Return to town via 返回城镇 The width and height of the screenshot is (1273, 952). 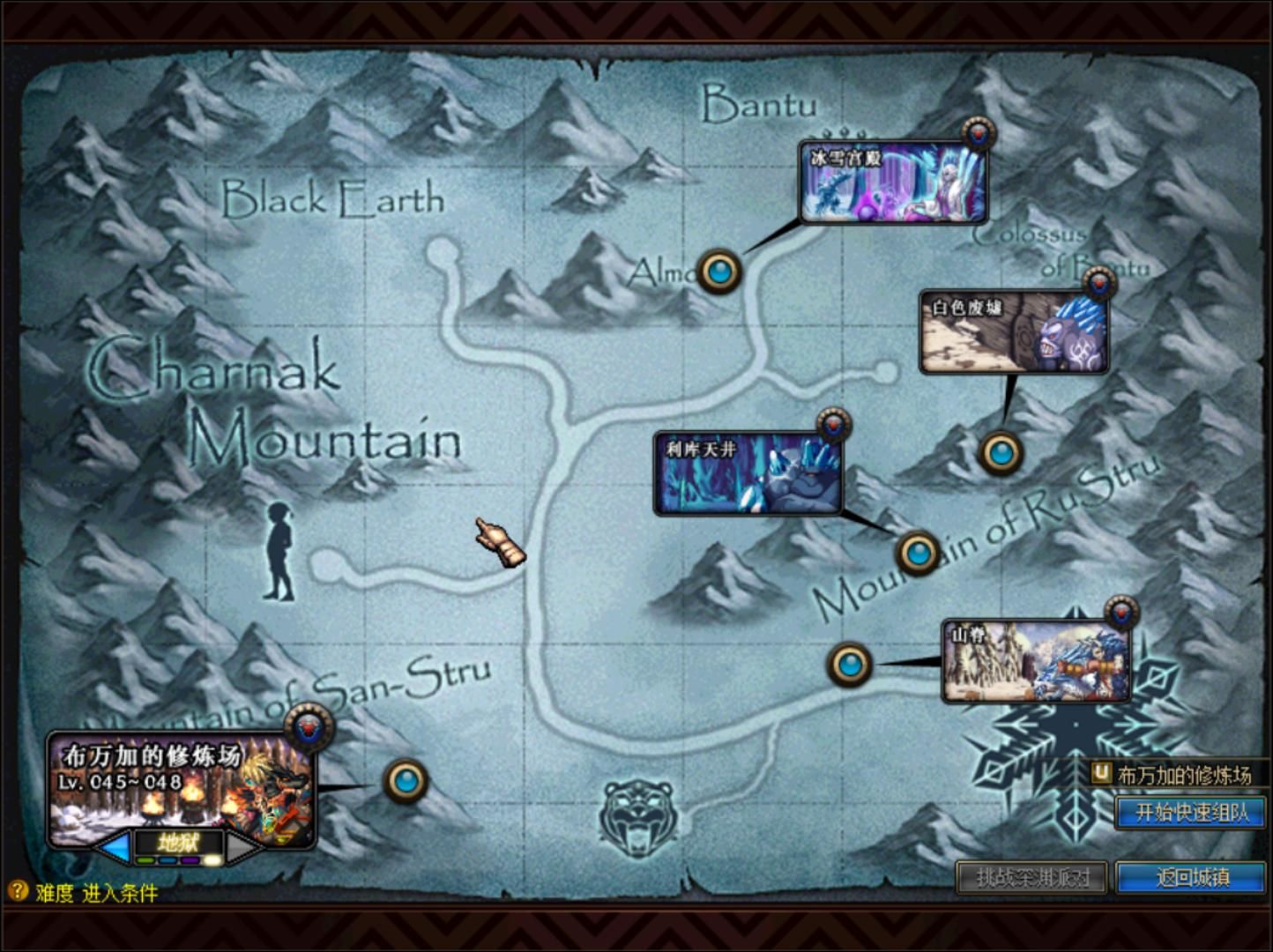tap(1190, 877)
